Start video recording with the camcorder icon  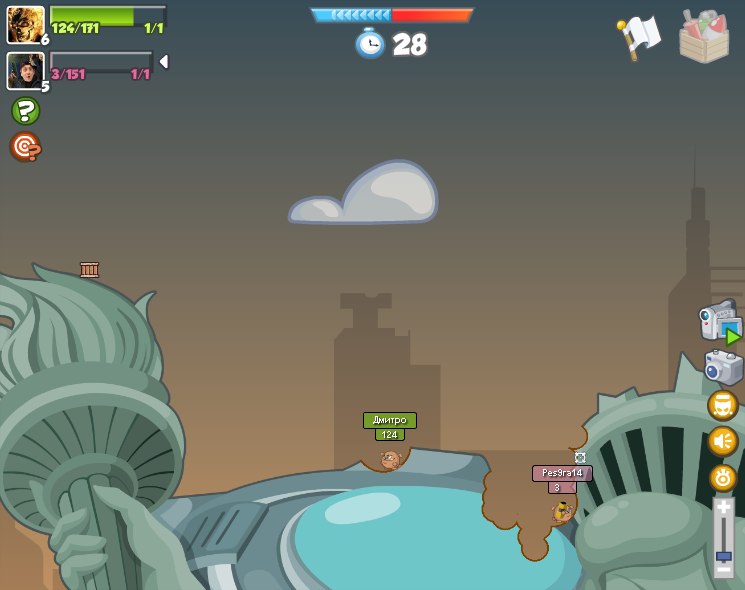coord(719,321)
